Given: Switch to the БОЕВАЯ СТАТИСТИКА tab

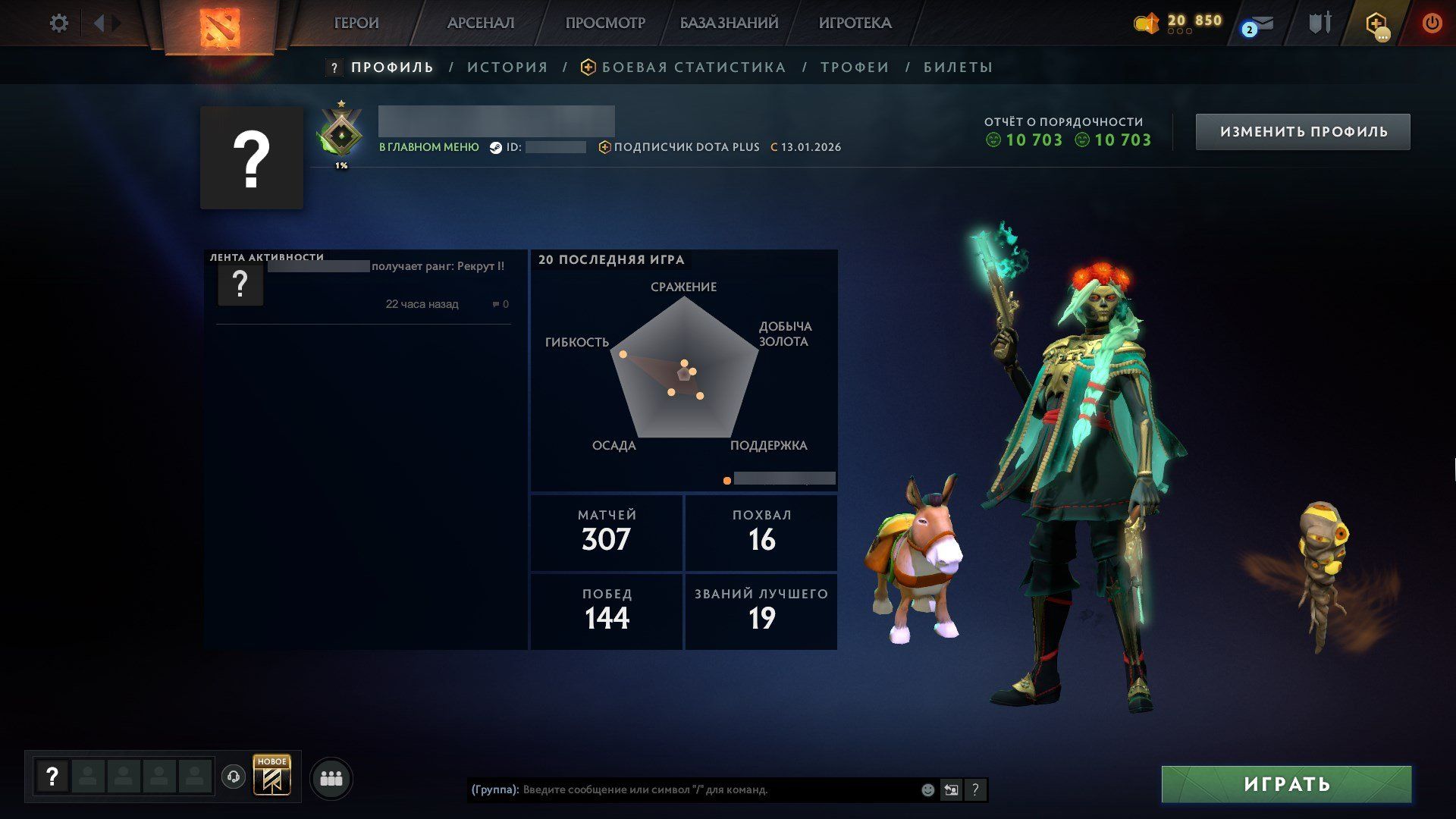Looking at the screenshot, I should [x=693, y=67].
